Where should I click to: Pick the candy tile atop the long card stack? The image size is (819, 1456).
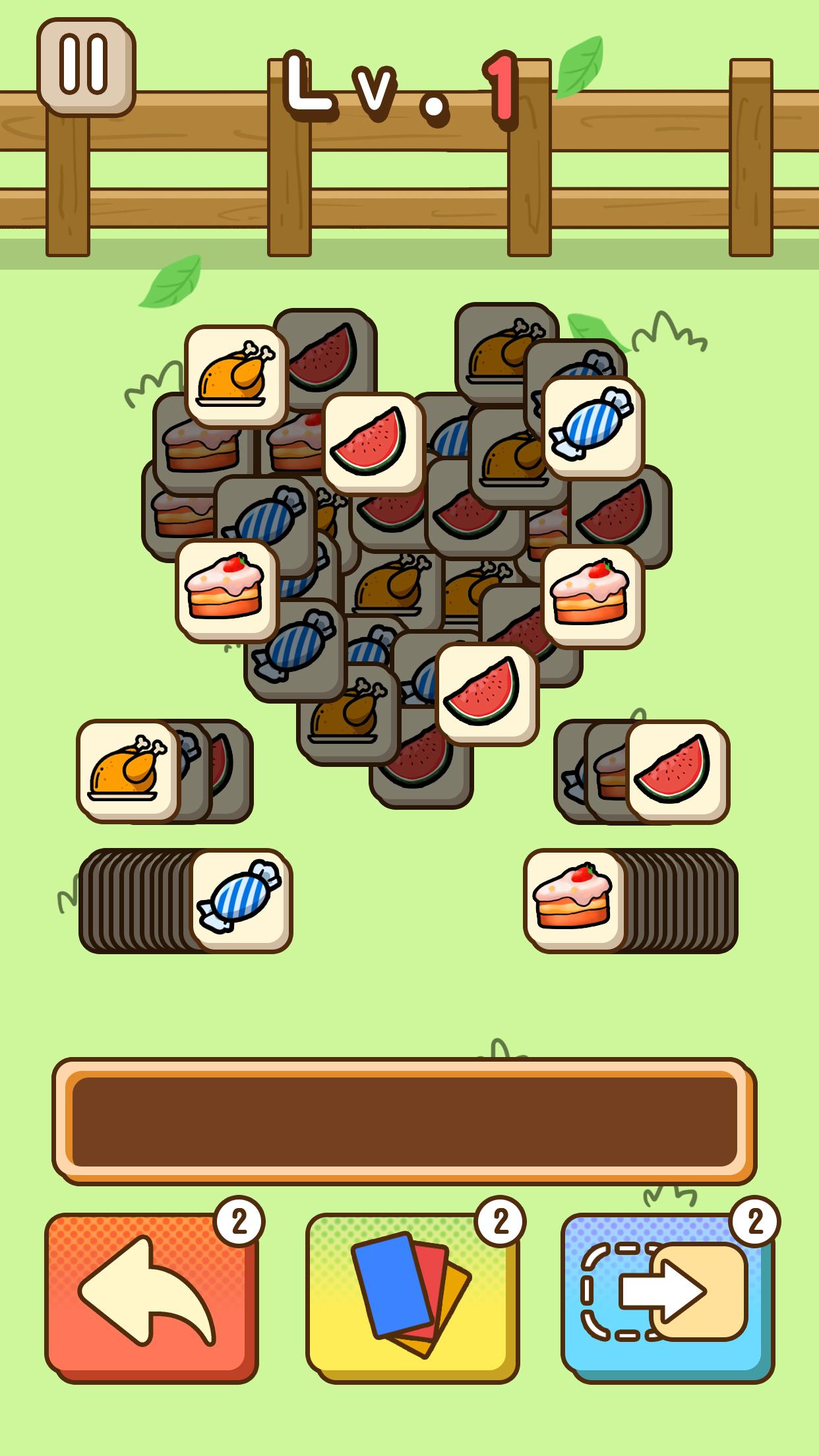pyautogui.click(x=241, y=900)
